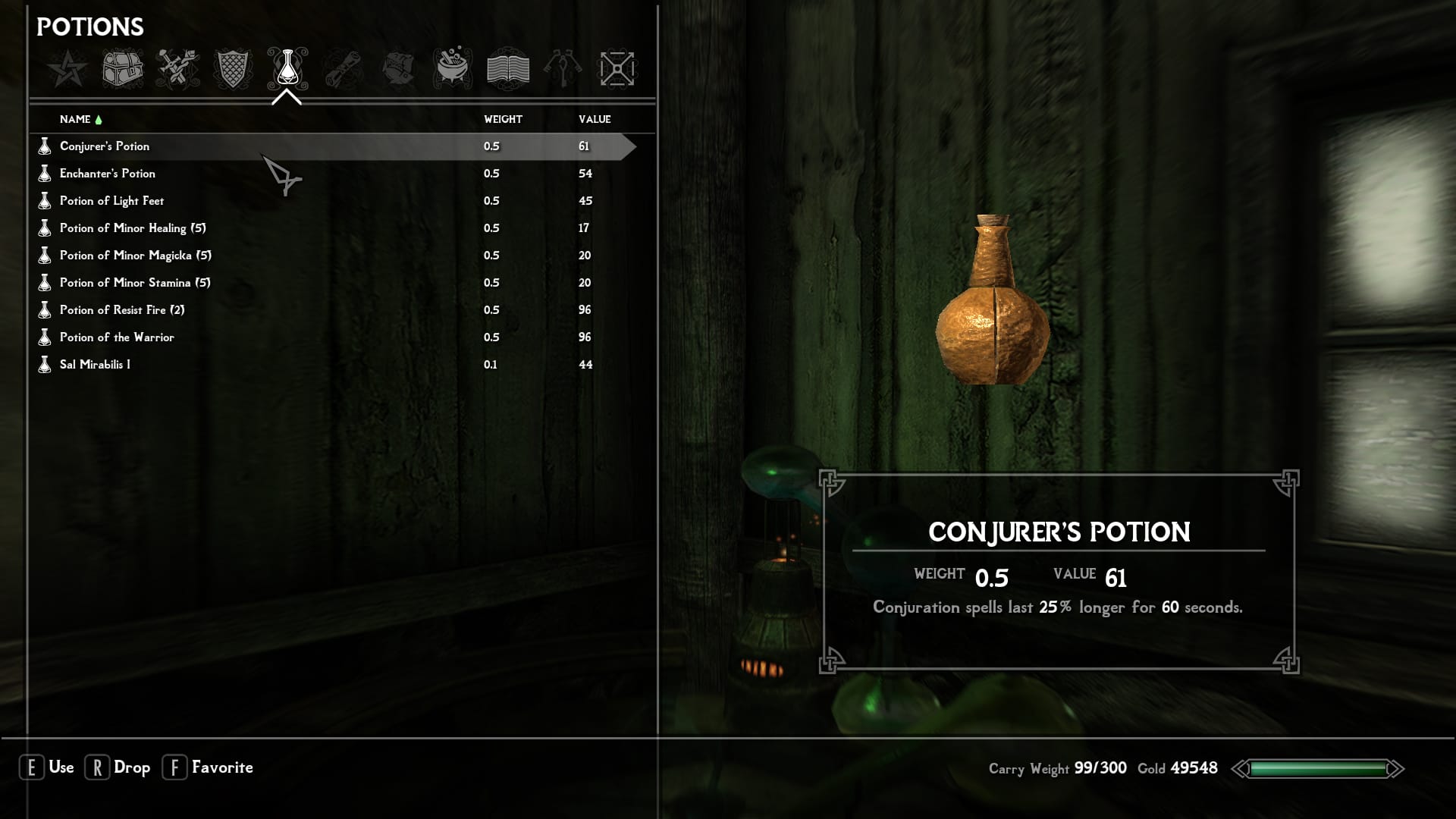Select the potion flask category tab

[x=287, y=69]
